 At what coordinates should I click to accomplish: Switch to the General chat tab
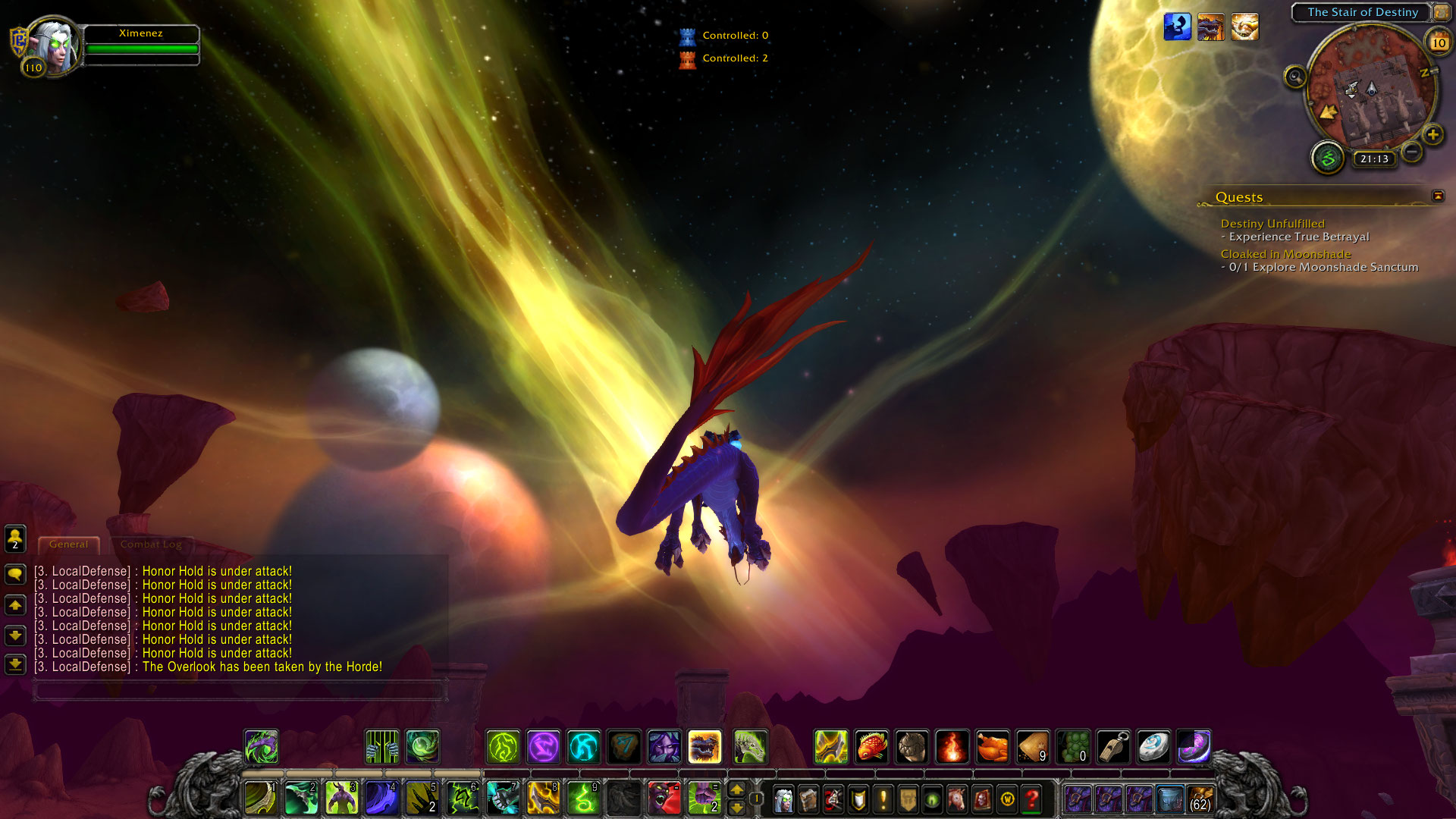[x=68, y=544]
